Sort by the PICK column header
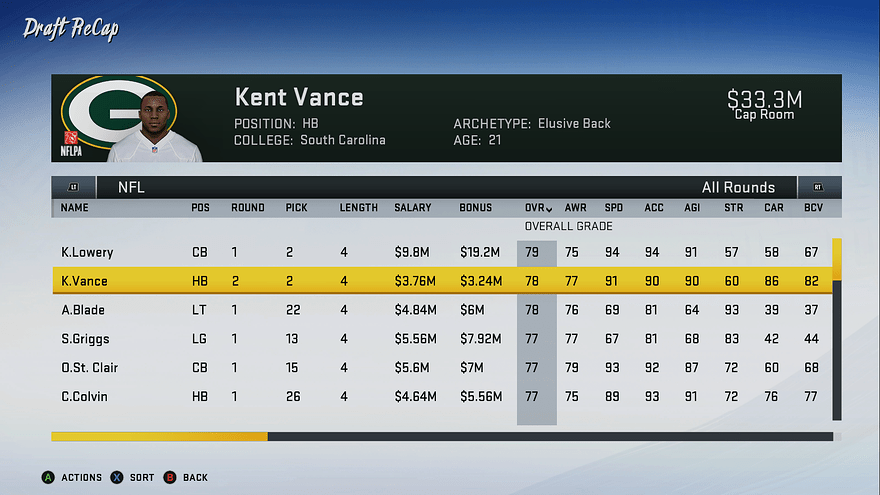 click(297, 208)
